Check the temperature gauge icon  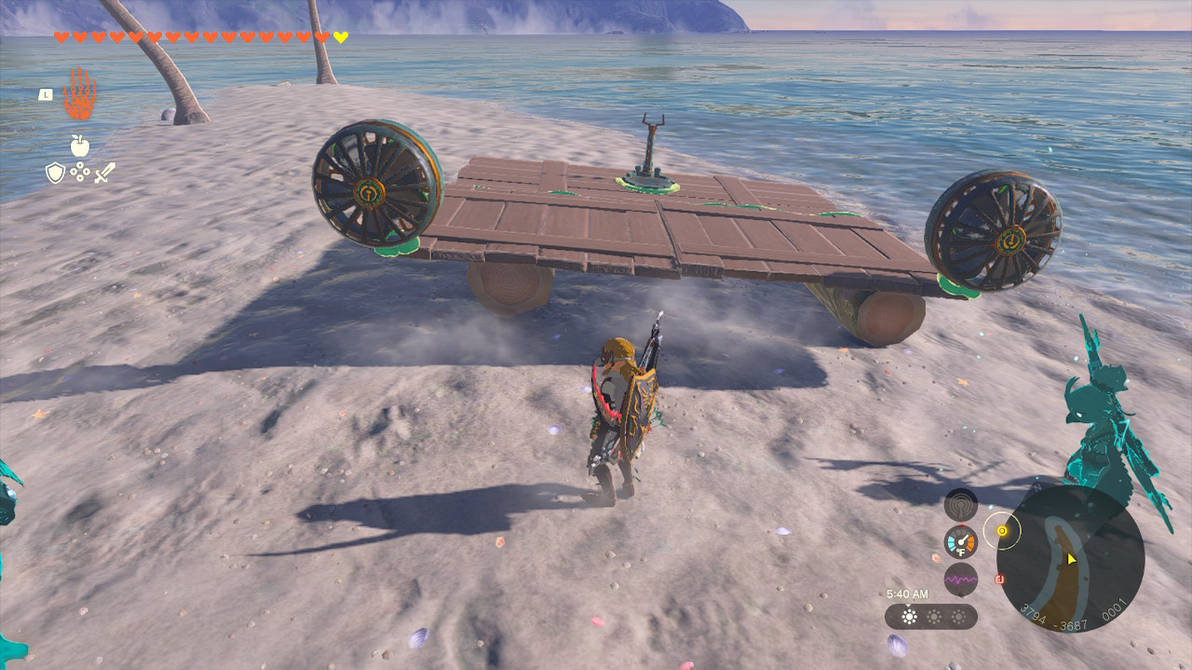click(x=960, y=541)
